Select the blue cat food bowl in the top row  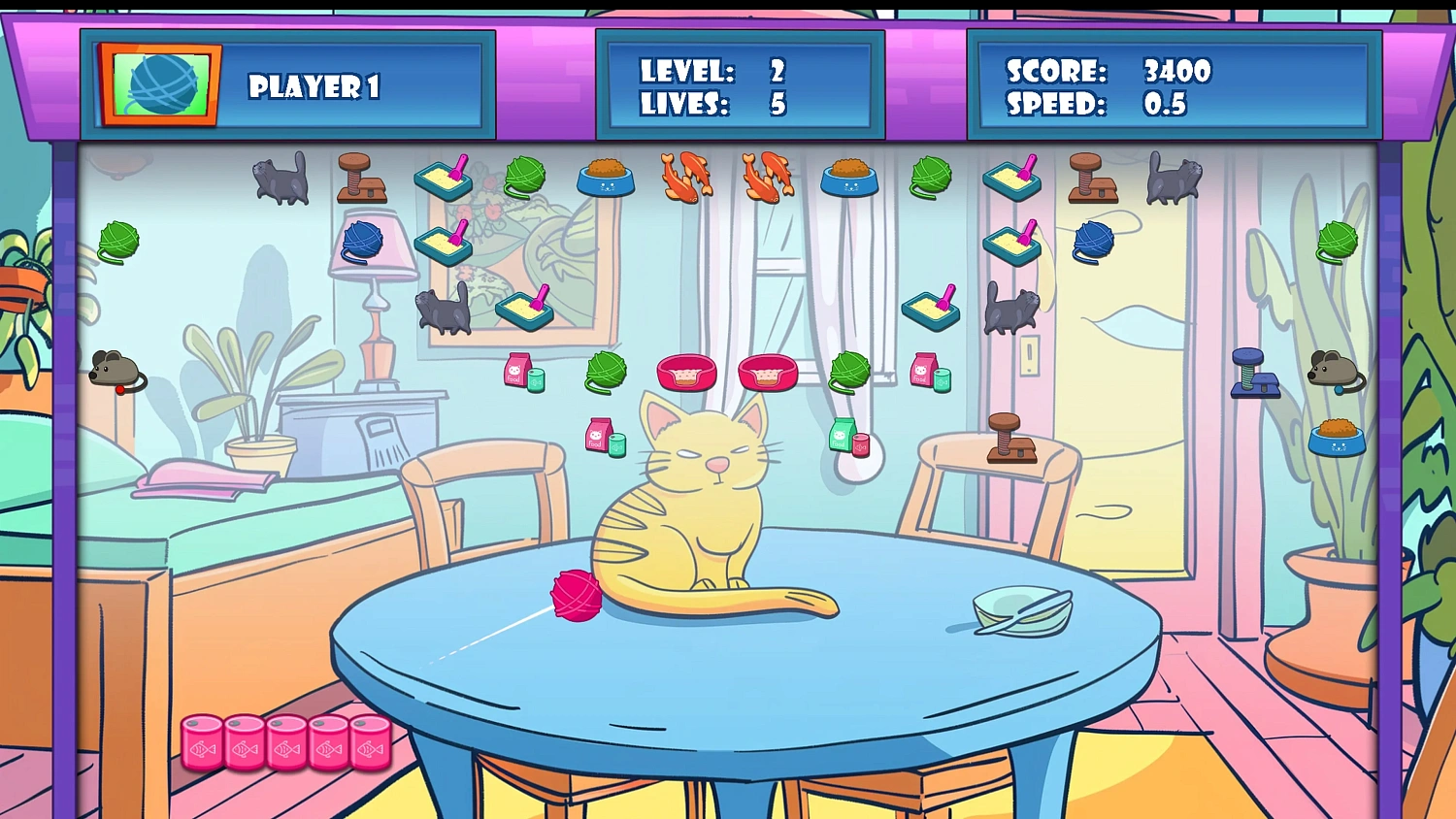point(608,177)
